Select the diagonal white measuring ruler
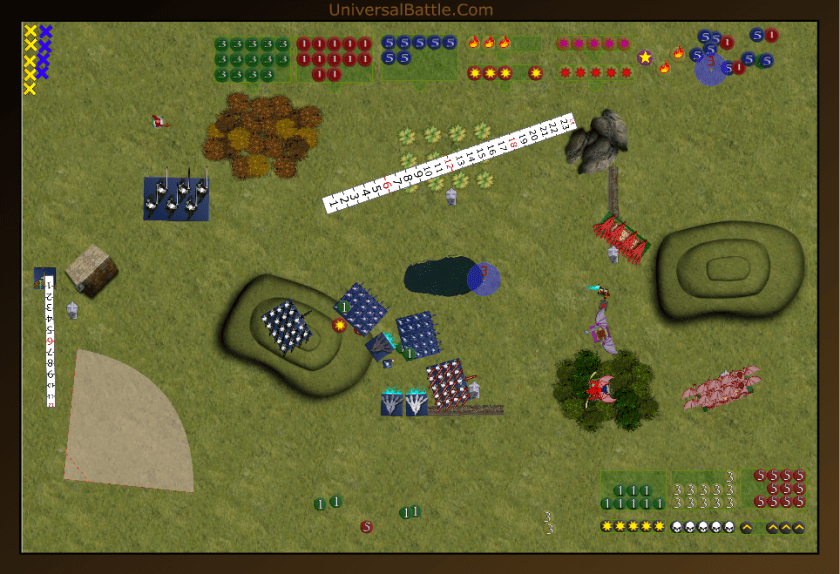Viewport: 840px width, 574px height. 448,163
